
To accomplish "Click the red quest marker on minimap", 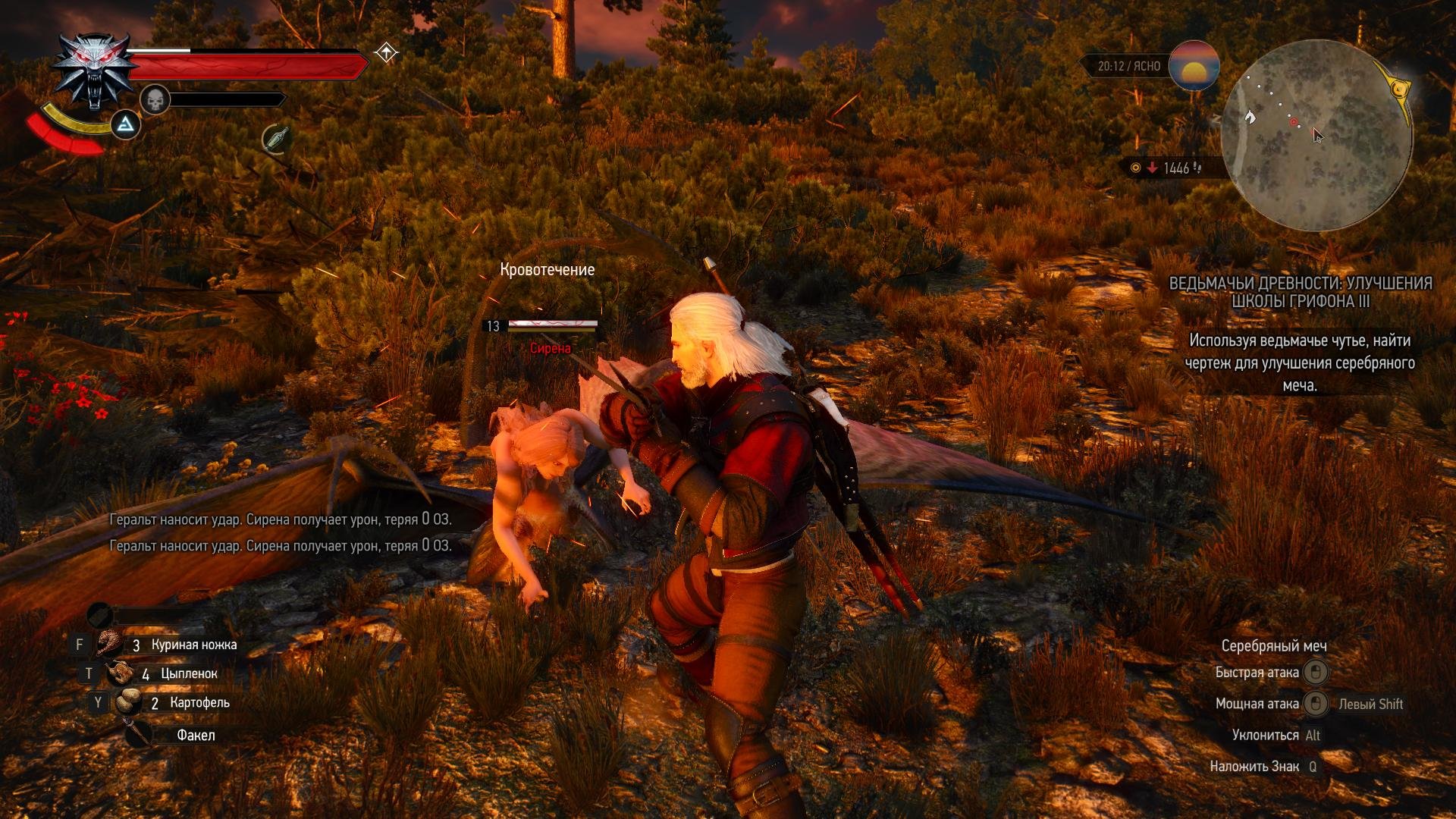I will click(1294, 122).
